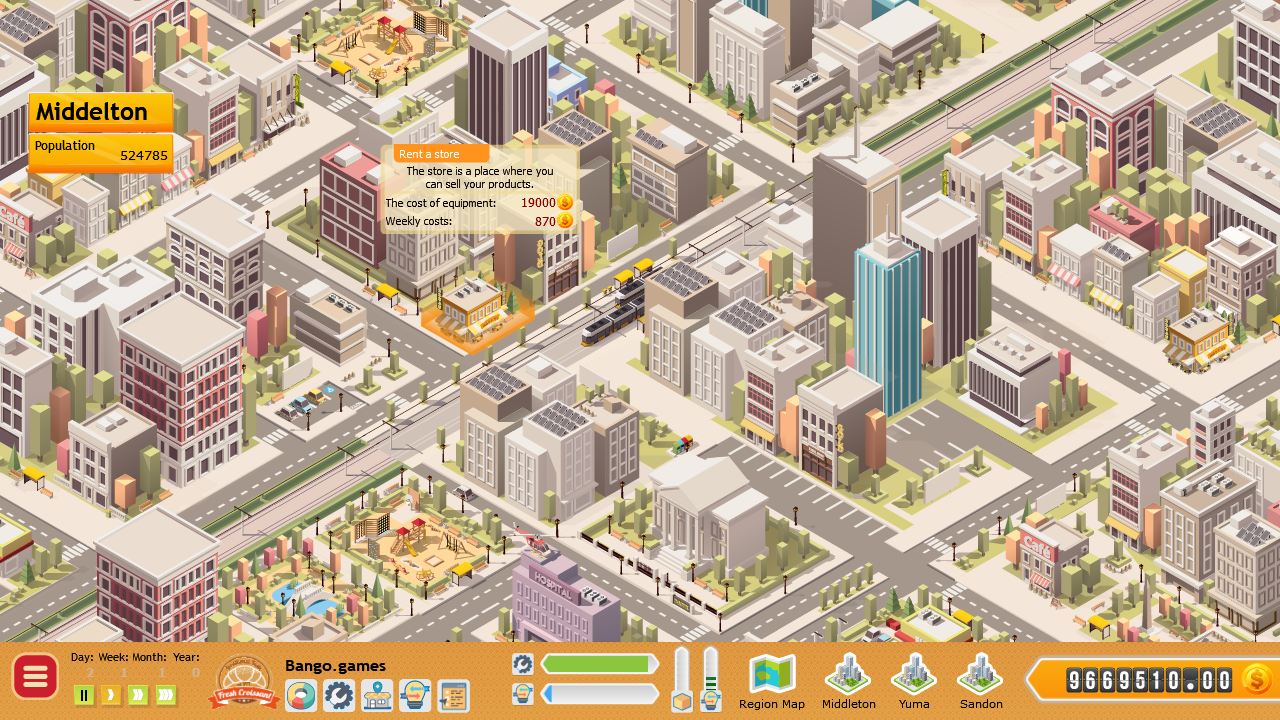Open the reports clipboard icon
This screenshot has width=1280, height=720.
451,694
